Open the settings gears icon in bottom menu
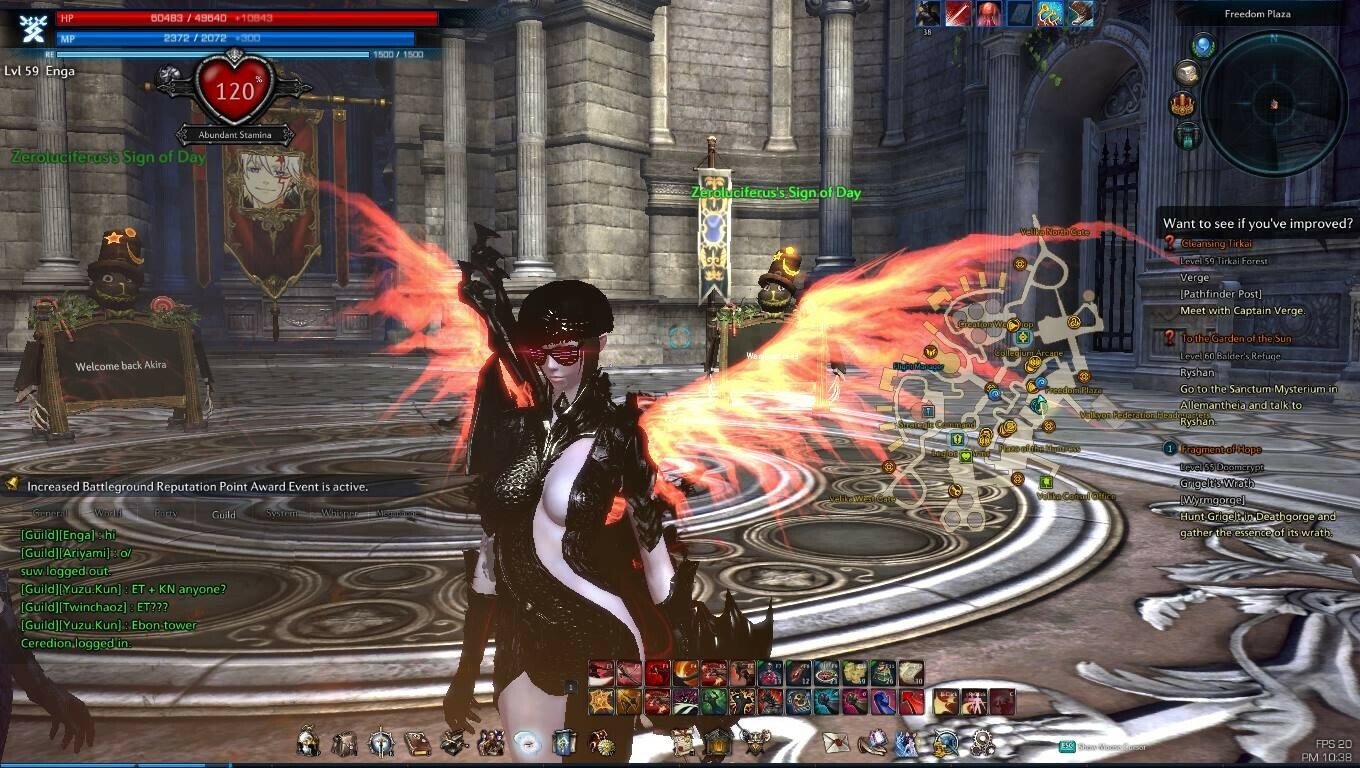1360x768 pixels. (x=982, y=742)
